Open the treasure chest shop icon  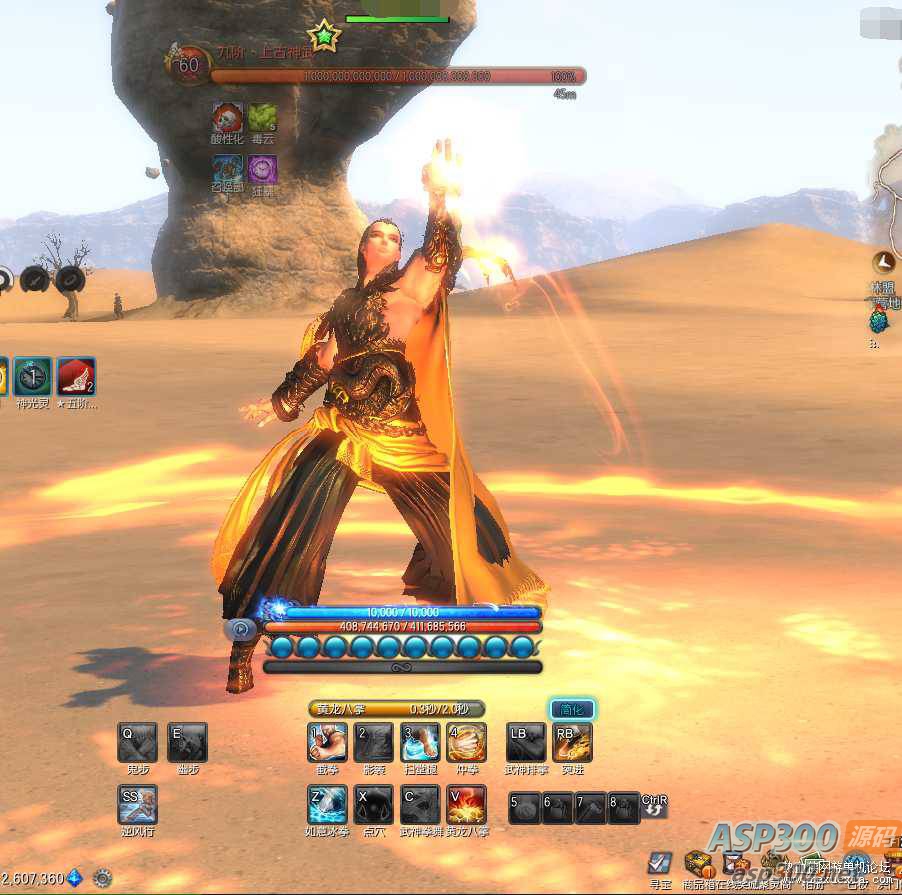click(x=698, y=863)
